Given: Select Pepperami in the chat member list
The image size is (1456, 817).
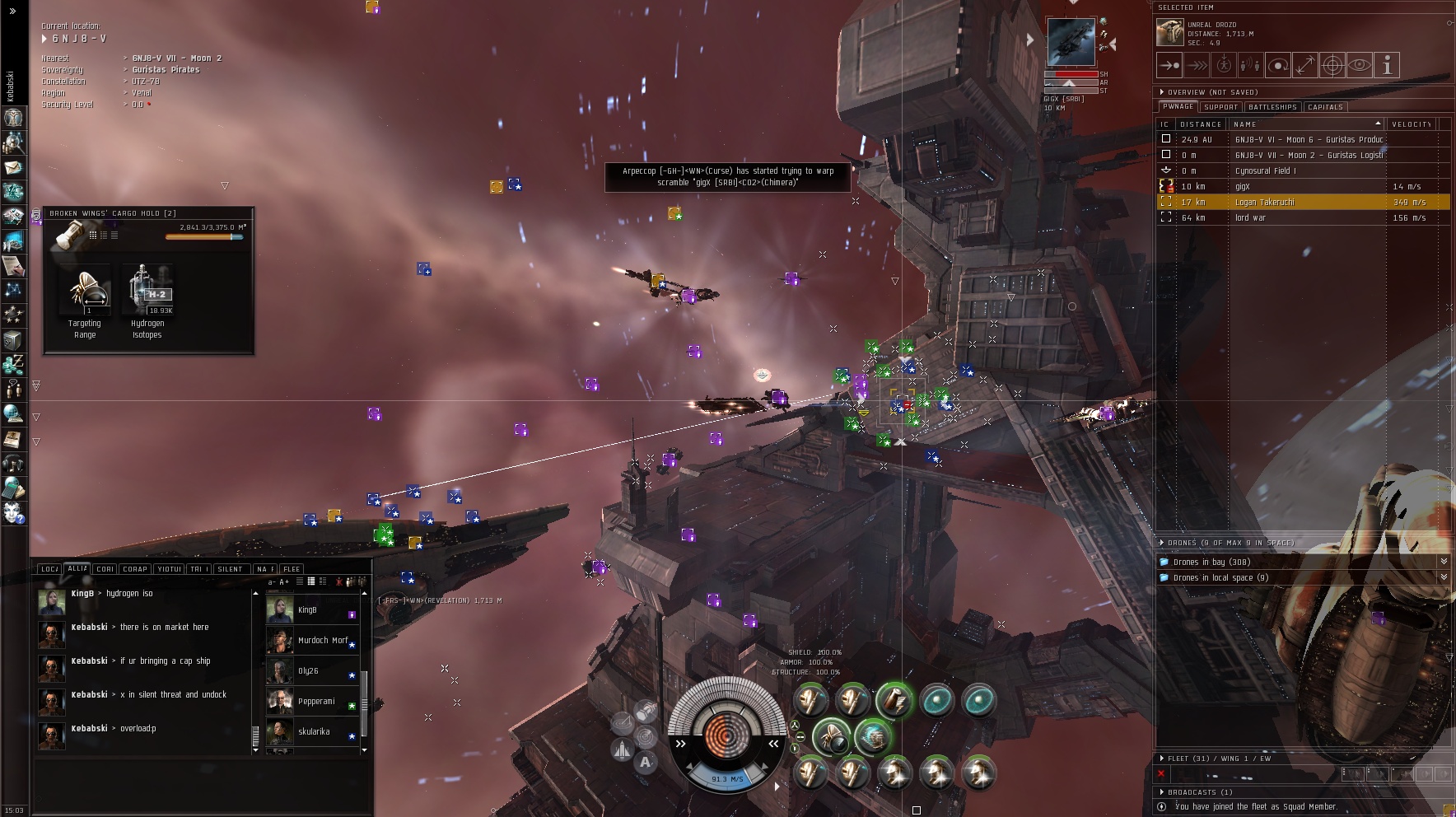Looking at the screenshot, I should click(316, 702).
